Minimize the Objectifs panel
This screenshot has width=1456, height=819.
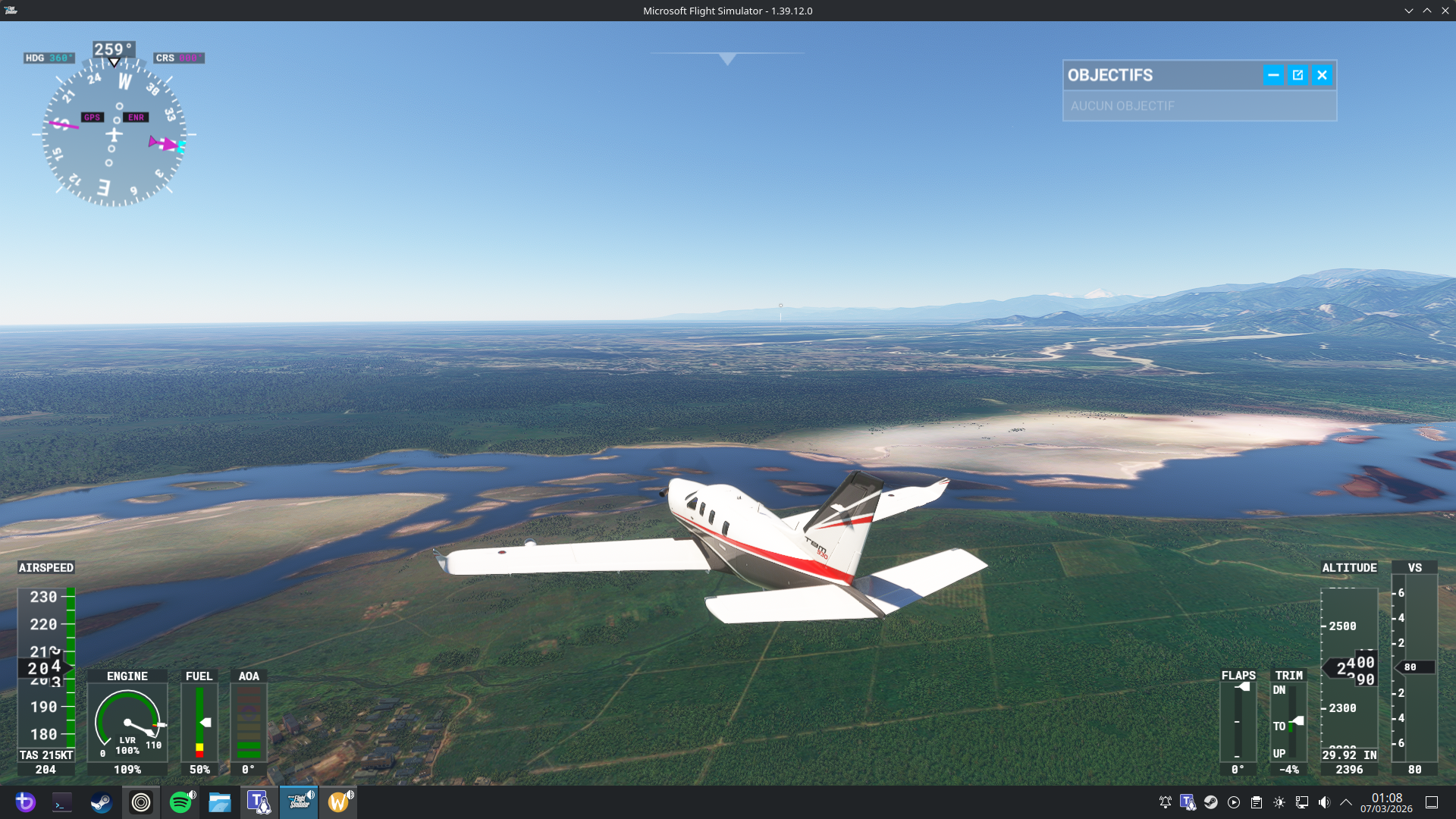[1273, 75]
